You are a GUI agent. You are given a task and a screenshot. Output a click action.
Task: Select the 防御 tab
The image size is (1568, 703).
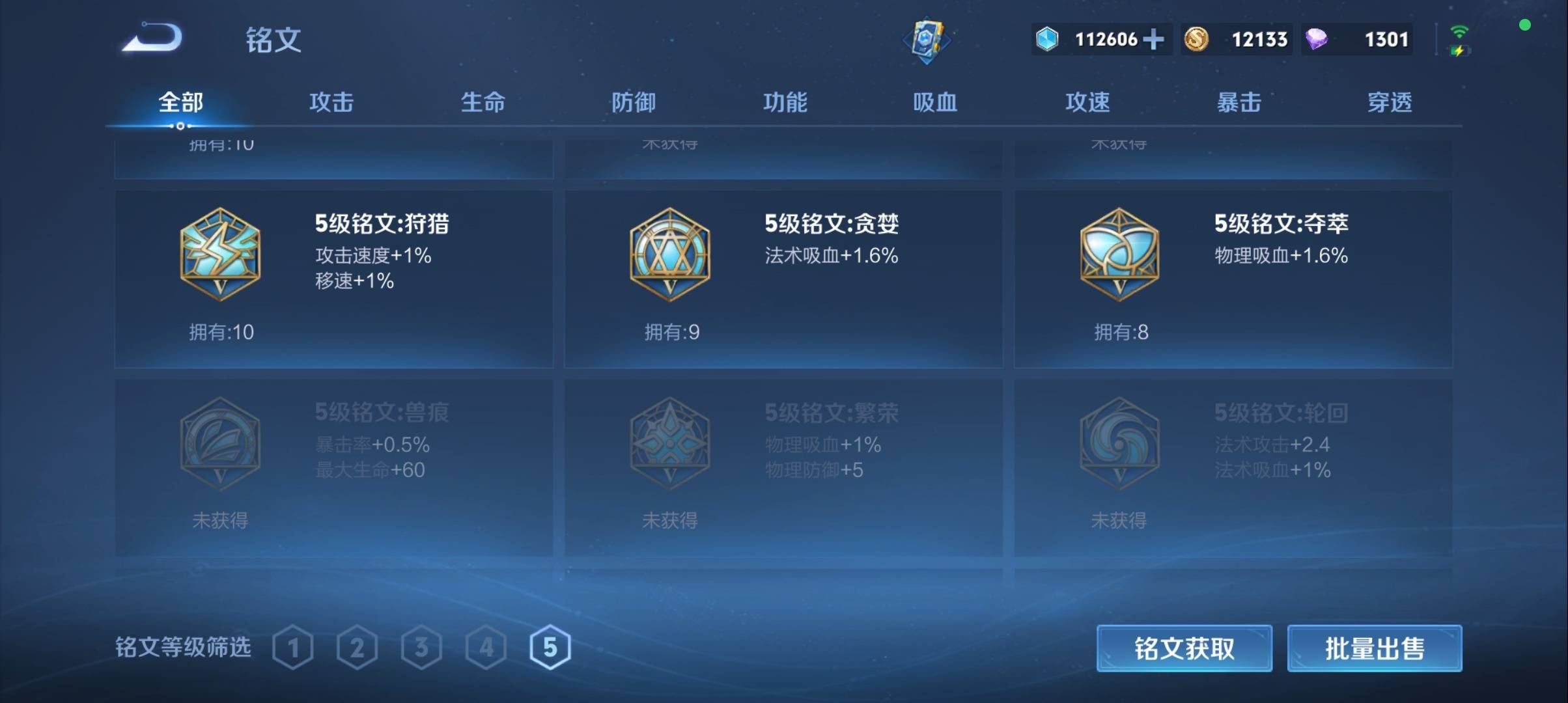point(633,102)
